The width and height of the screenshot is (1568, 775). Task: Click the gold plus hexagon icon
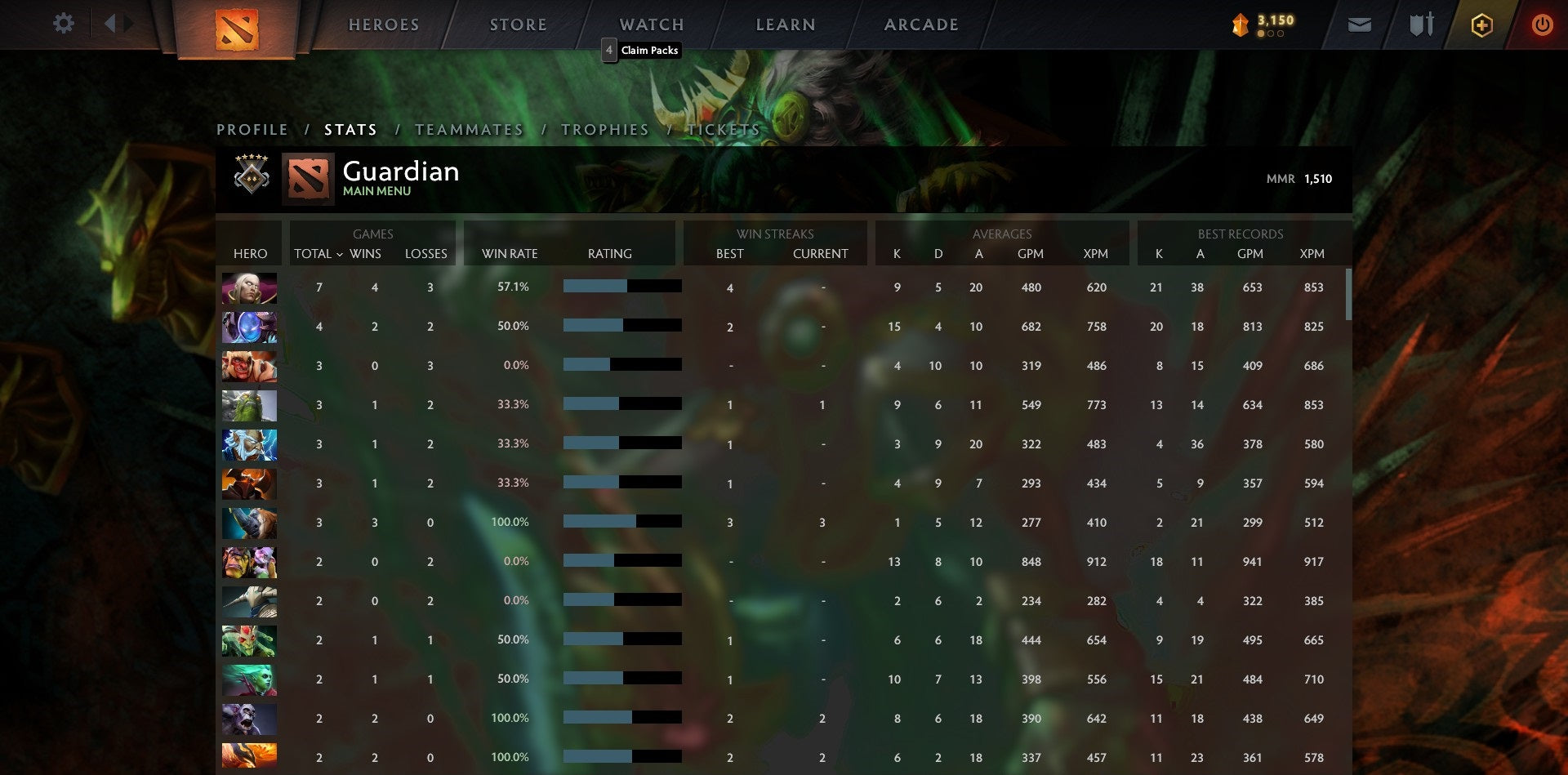(1481, 24)
